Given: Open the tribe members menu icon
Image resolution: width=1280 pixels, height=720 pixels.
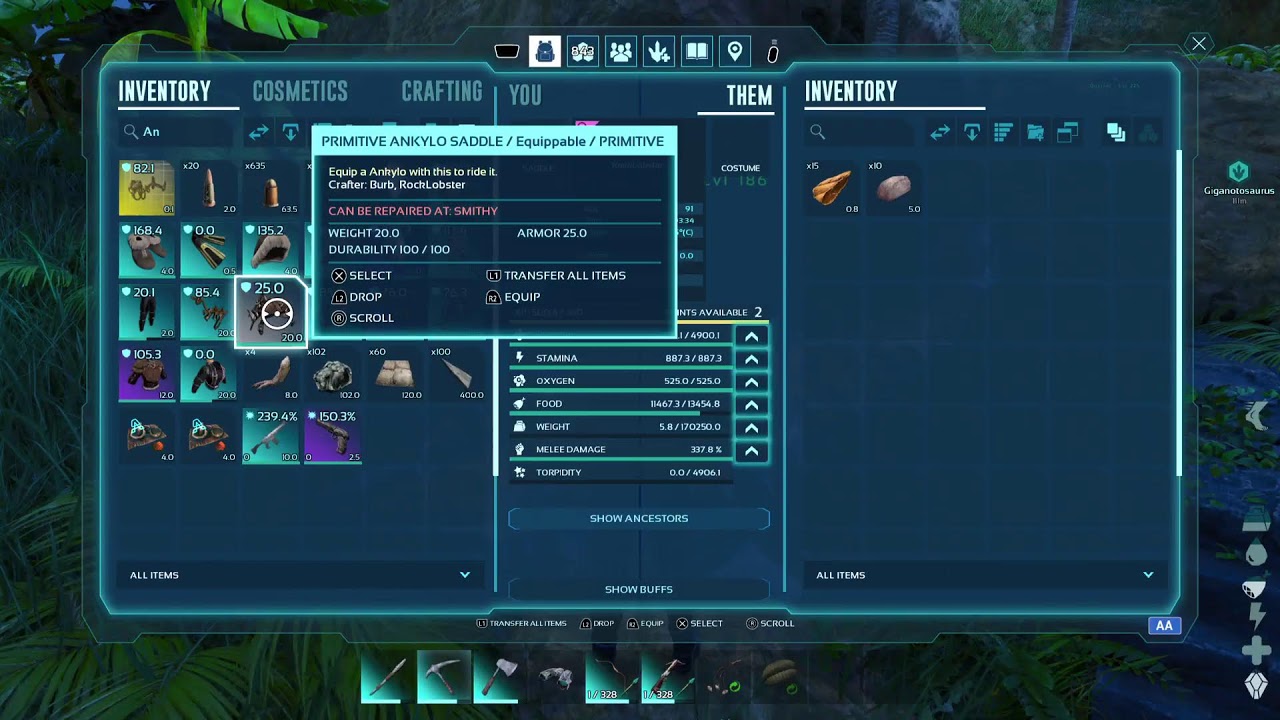Looking at the screenshot, I should point(621,51).
